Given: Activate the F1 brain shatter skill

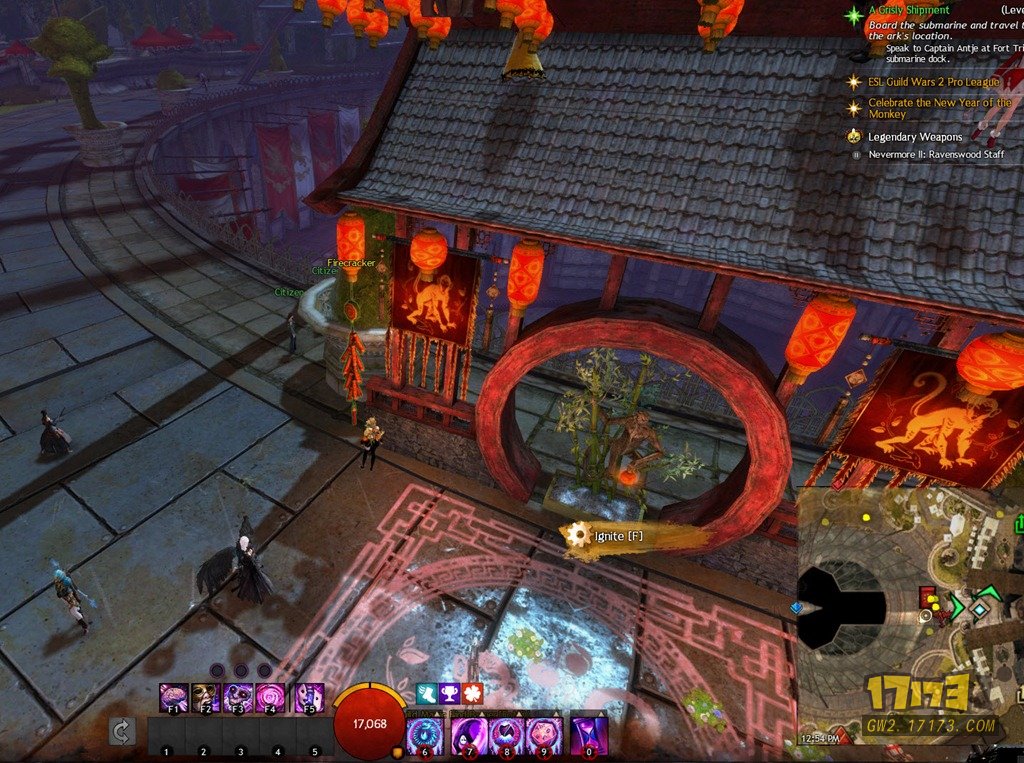Looking at the screenshot, I should (x=174, y=697).
